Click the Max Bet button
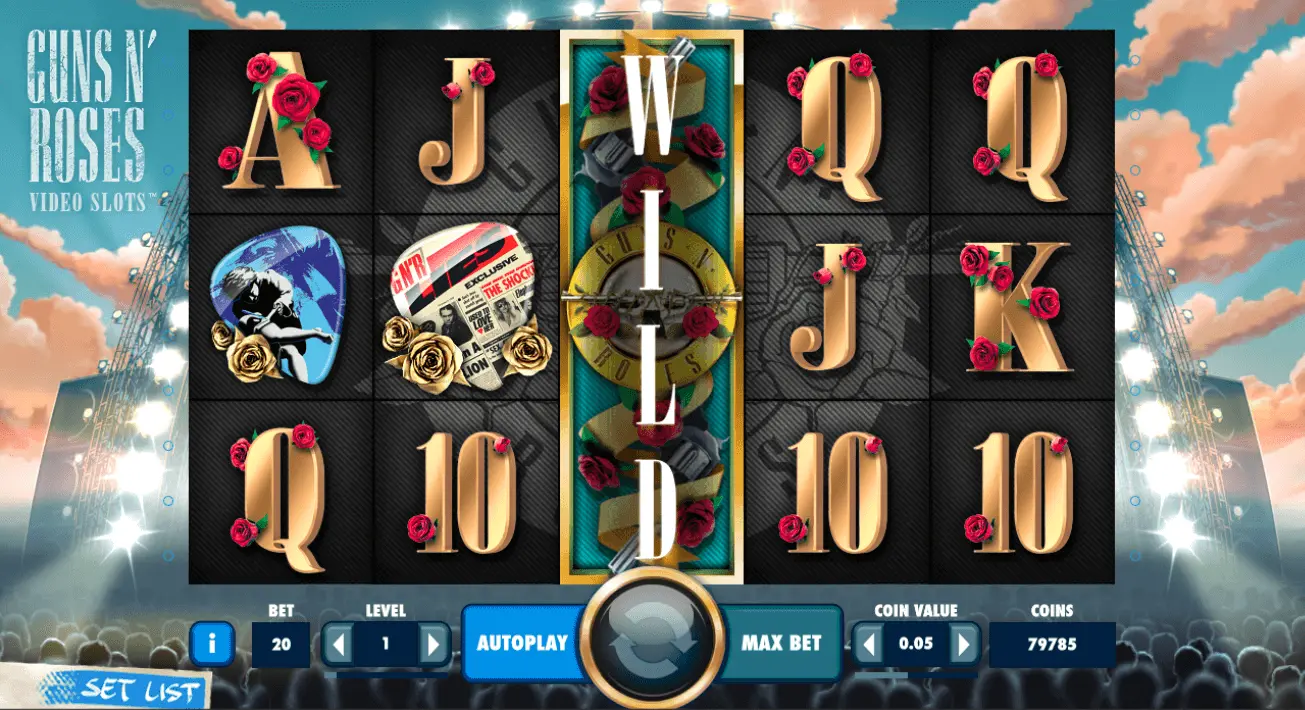 (781, 643)
